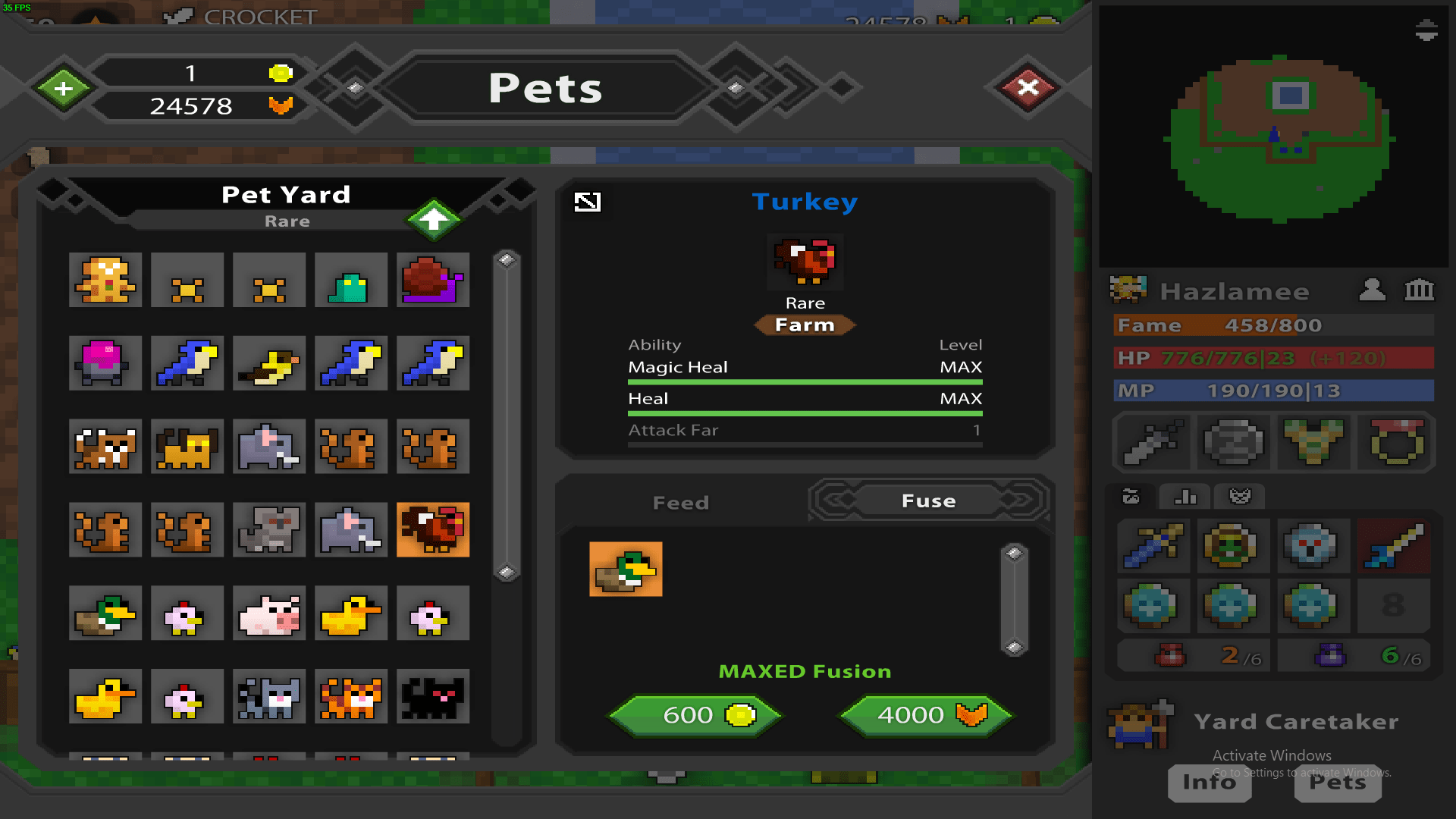Select the equipped sword slot
This screenshot has width=1456, height=819.
[x=1152, y=443]
